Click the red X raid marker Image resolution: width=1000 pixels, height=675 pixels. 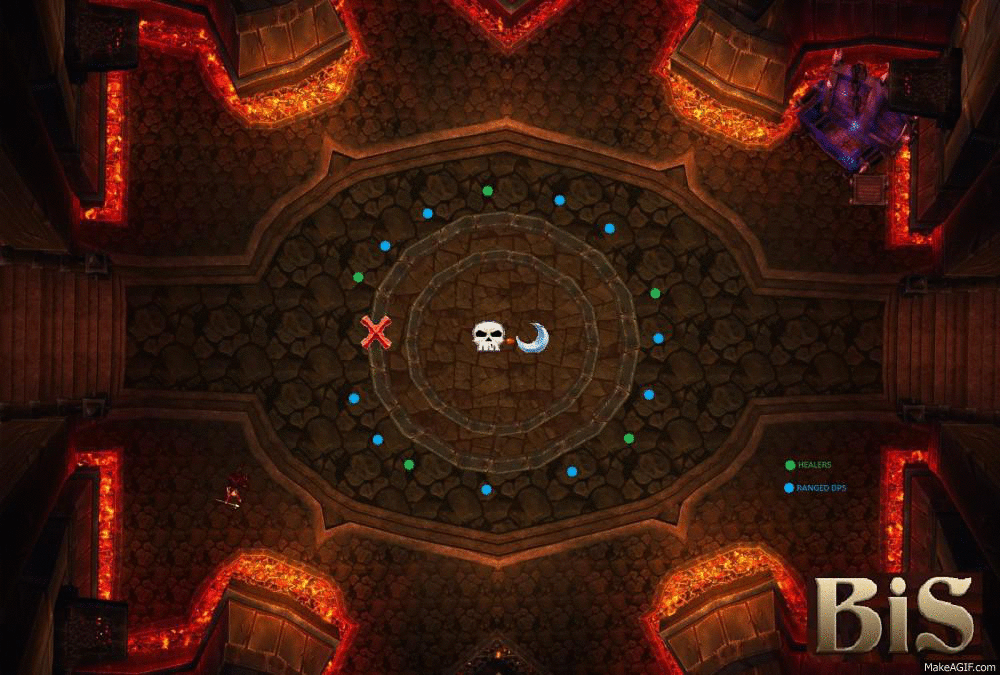coord(376,331)
